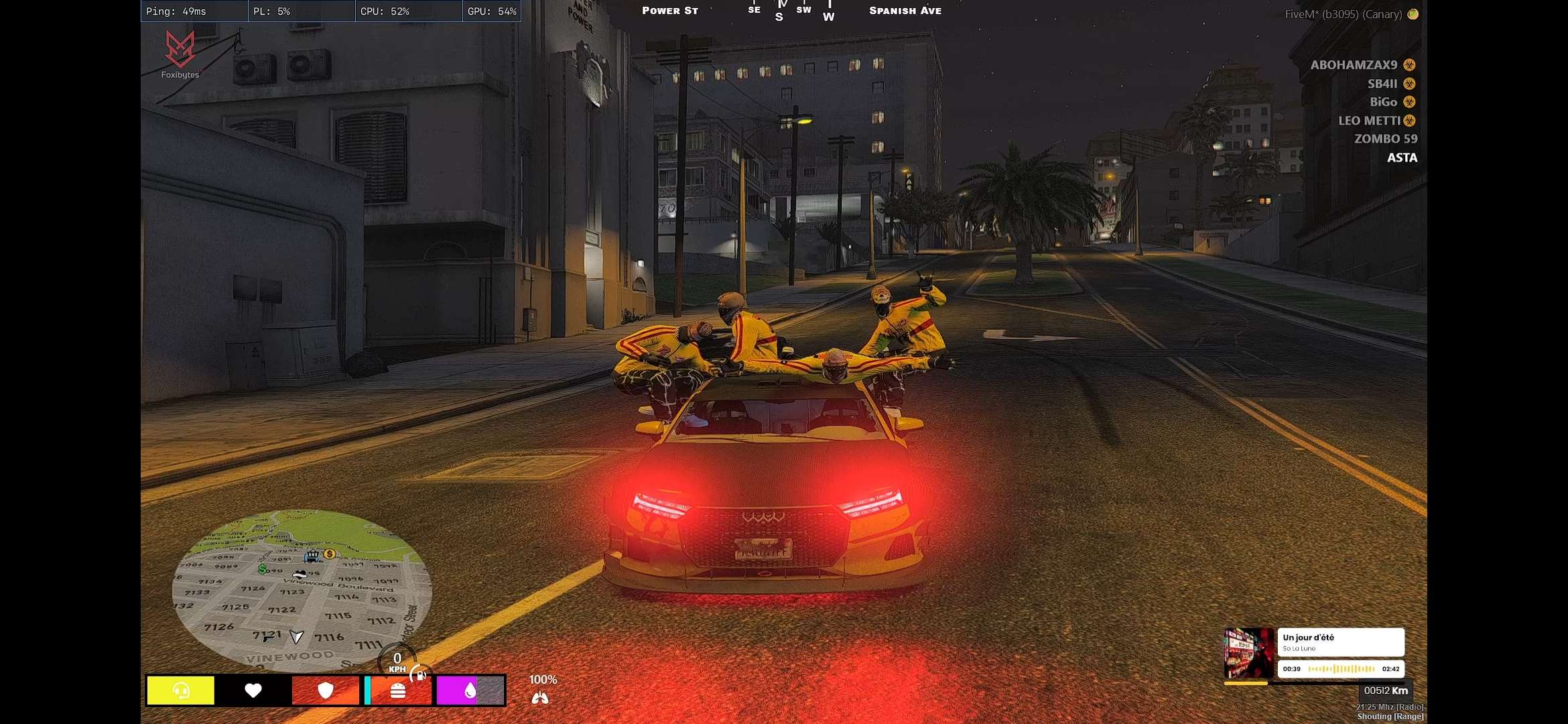Choose ZOMBO 59 from the player list
Screen dimensions: 1568x724
tap(1385, 139)
